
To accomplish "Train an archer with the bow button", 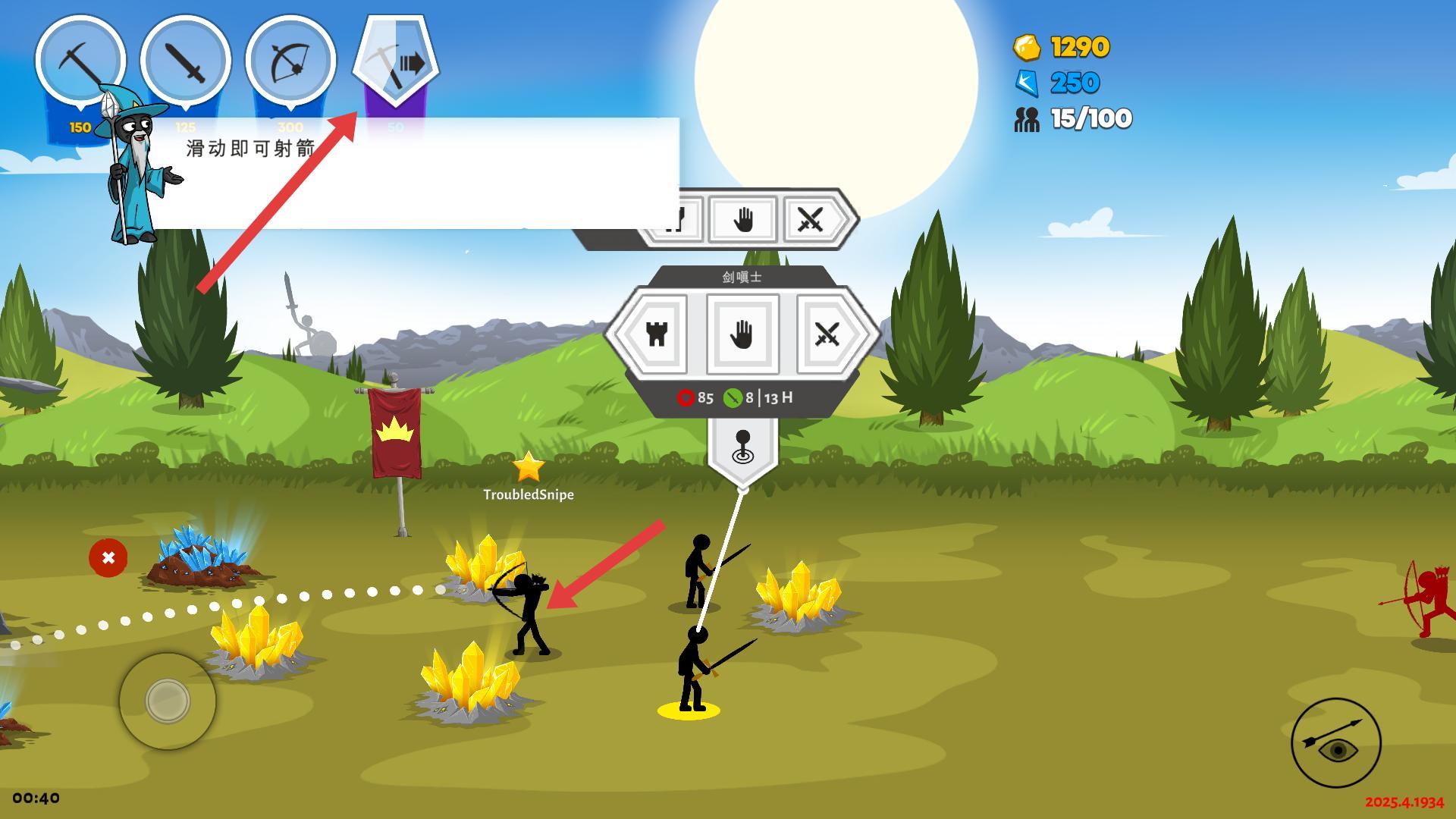I will (x=291, y=61).
